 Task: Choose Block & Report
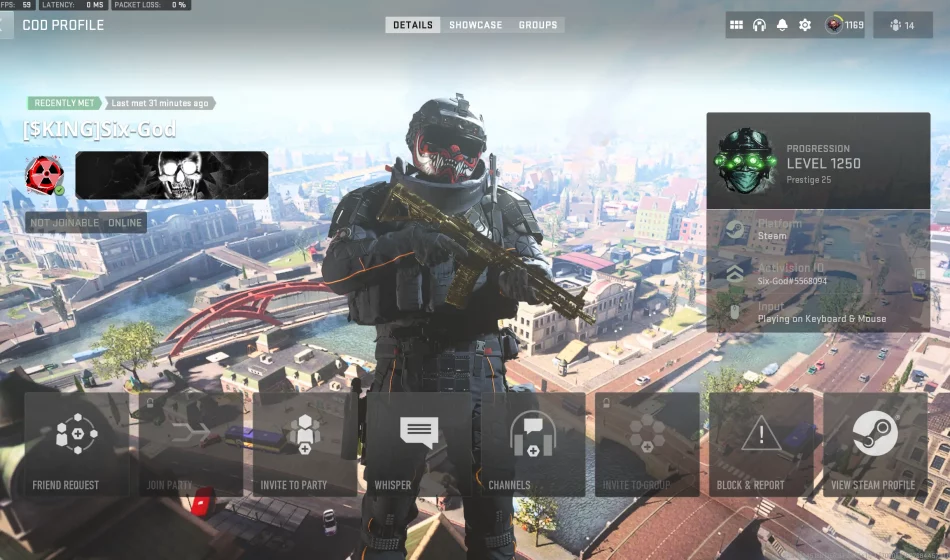(761, 444)
